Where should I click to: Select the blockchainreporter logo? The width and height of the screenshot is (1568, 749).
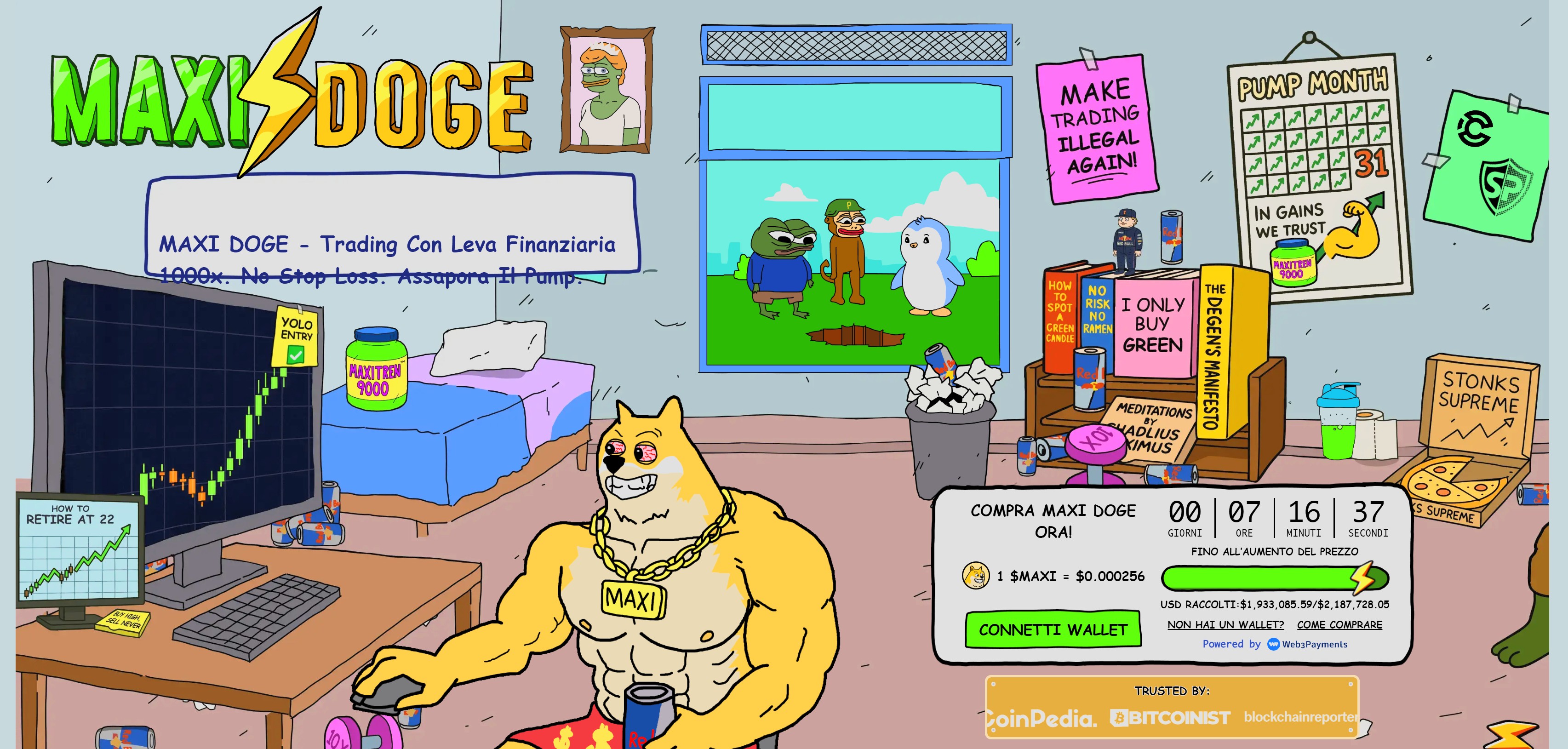pyautogui.click(x=1299, y=717)
